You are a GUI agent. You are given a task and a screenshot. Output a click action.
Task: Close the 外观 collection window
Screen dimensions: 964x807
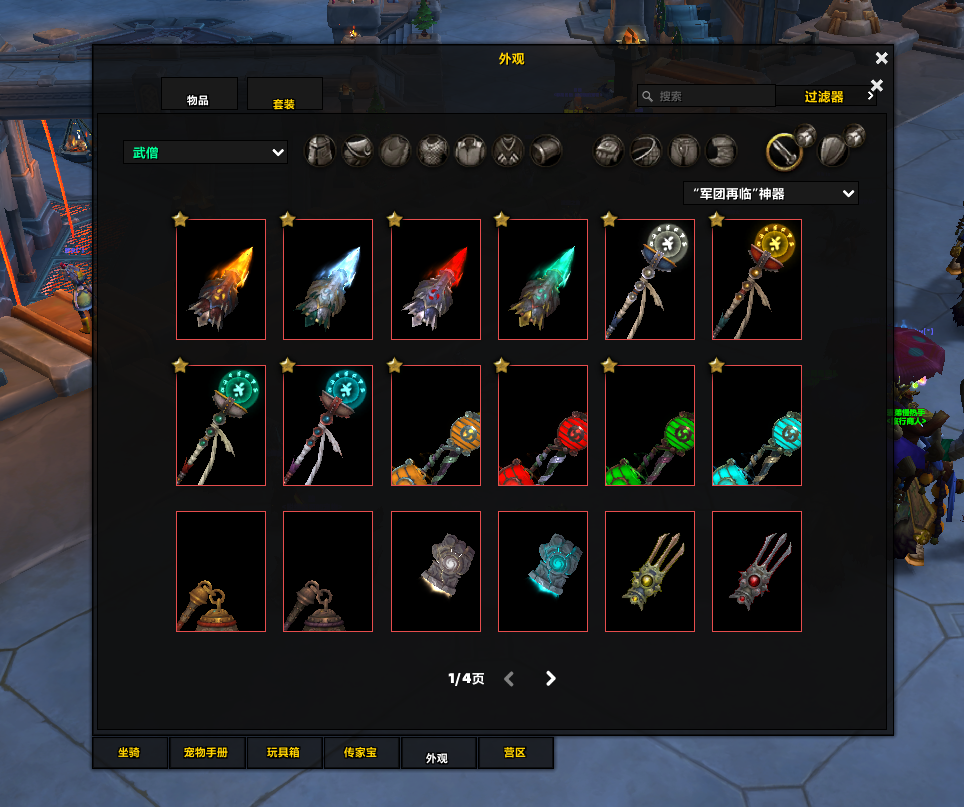(881, 59)
